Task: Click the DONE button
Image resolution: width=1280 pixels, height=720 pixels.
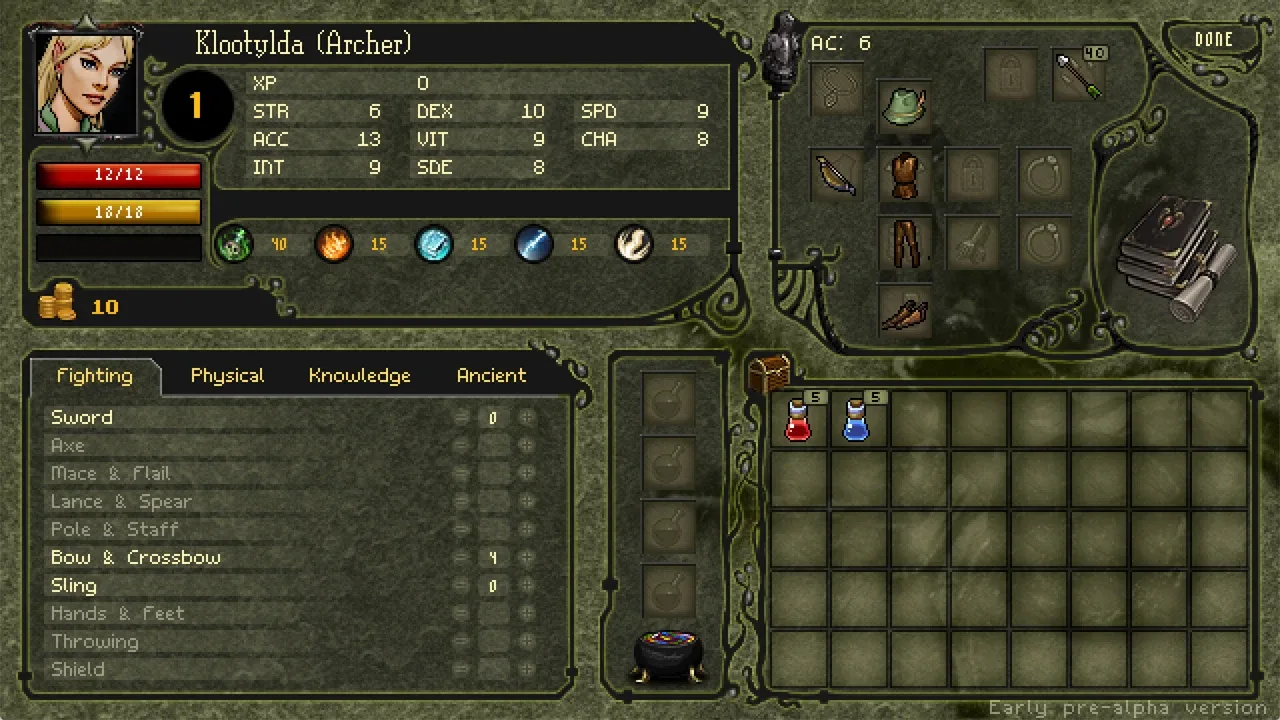Action: click(1213, 40)
